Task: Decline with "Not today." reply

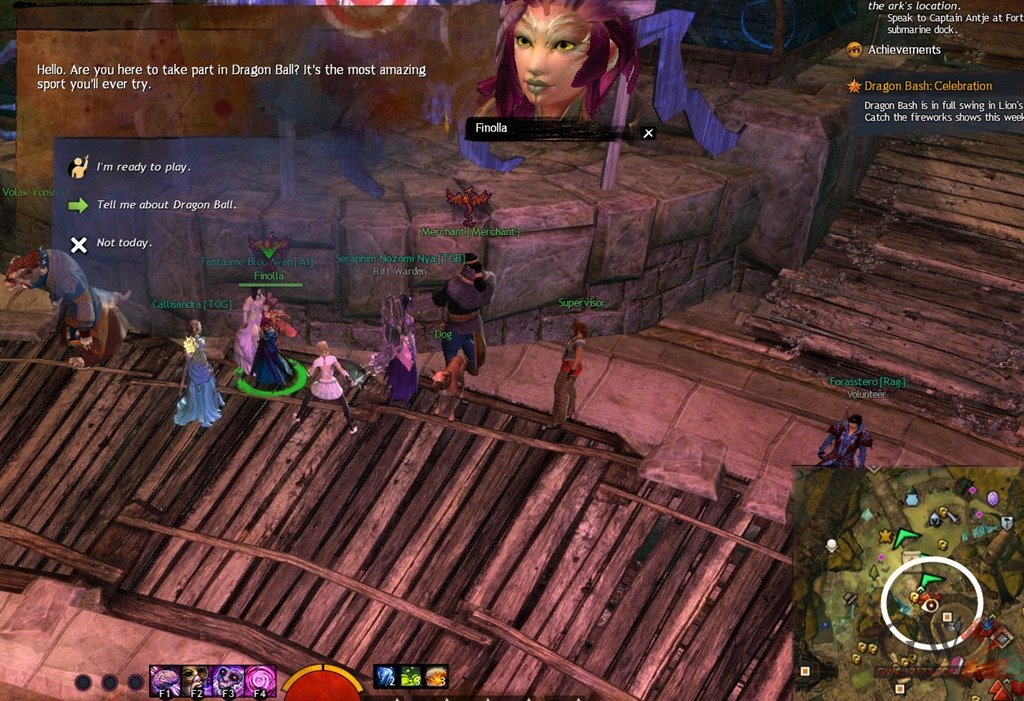Action: click(x=124, y=243)
